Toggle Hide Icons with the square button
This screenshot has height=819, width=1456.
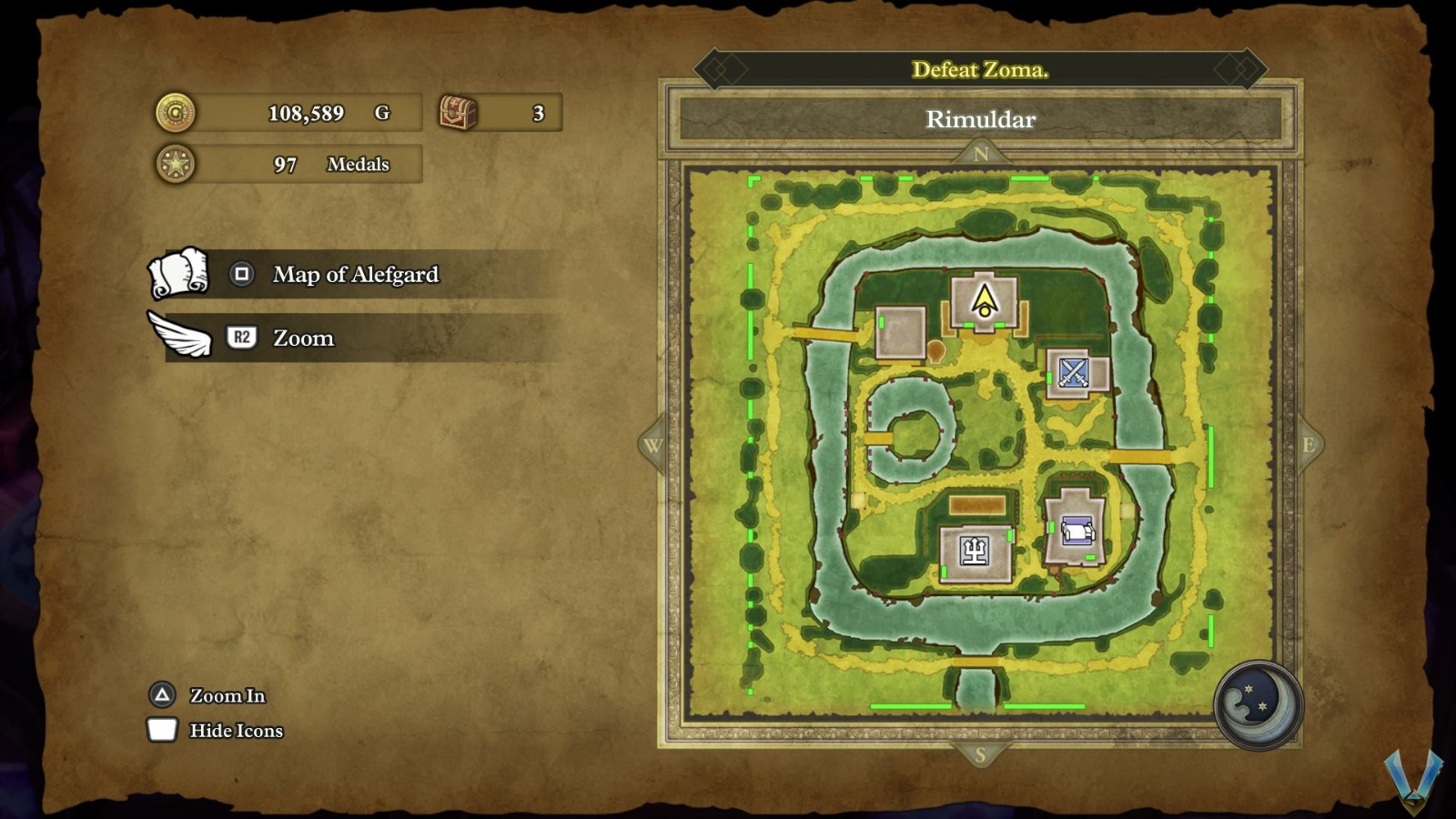pos(161,730)
